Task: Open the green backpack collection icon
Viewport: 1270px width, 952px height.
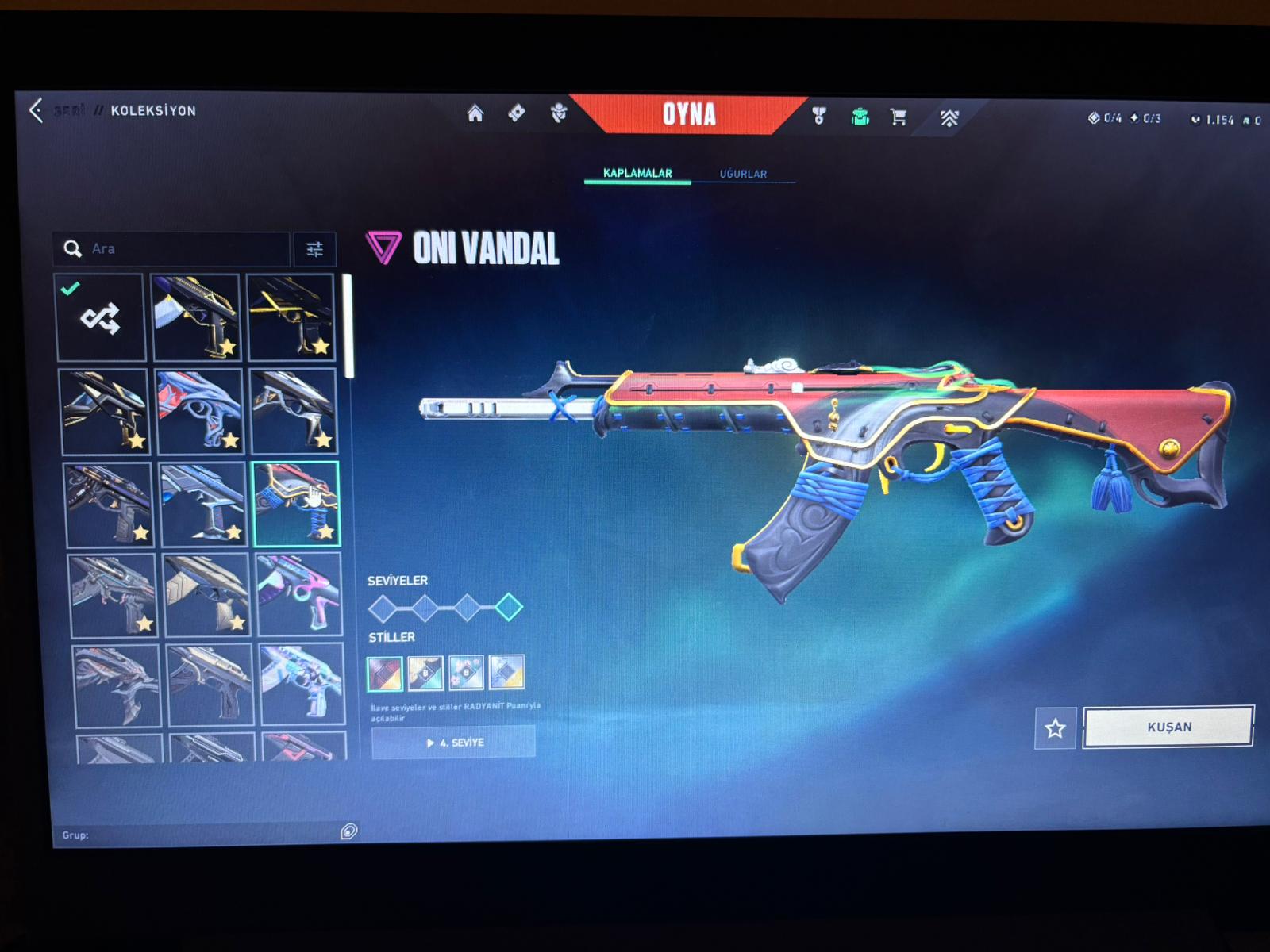Action: coord(860,117)
